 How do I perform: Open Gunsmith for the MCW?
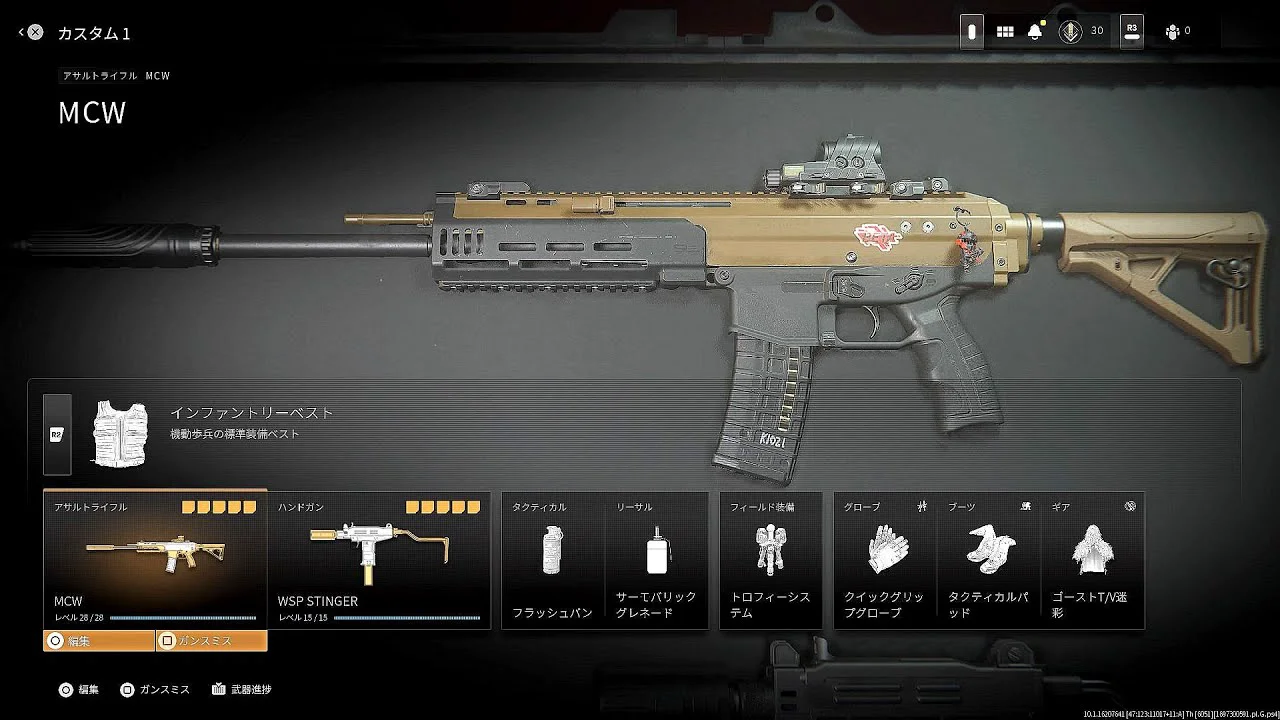(x=211, y=640)
